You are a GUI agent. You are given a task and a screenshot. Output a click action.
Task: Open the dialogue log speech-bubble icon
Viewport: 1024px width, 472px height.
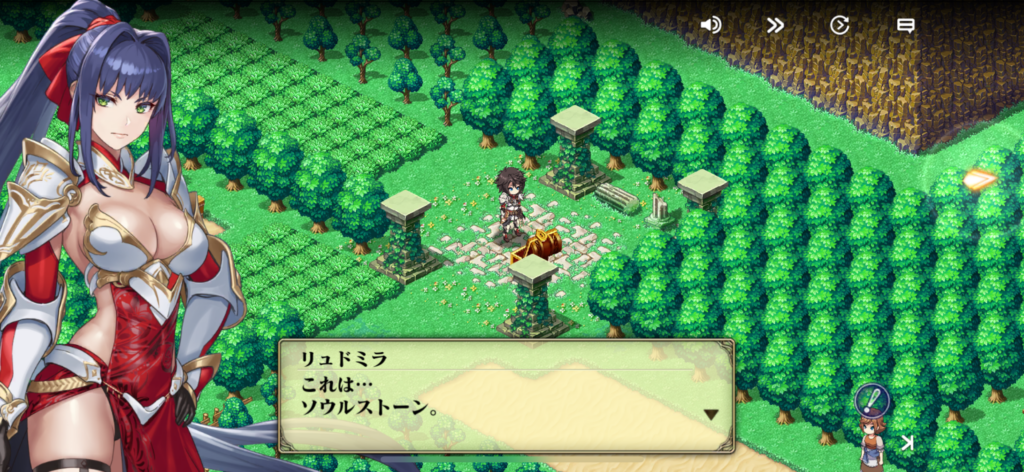(x=905, y=25)
